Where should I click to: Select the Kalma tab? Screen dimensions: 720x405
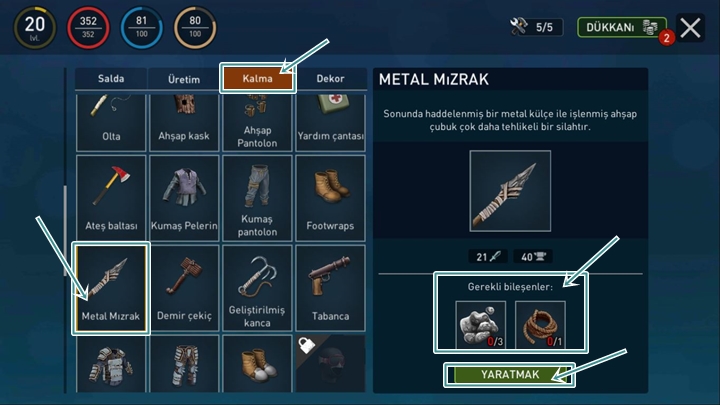click(257, 79)
